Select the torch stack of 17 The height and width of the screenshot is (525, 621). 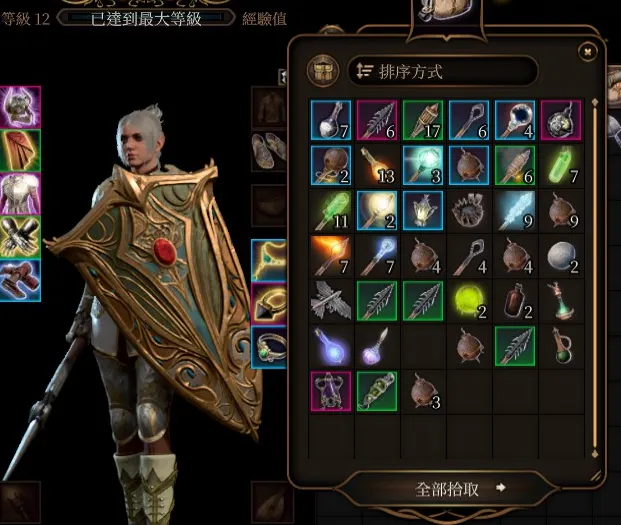(421, 119)
